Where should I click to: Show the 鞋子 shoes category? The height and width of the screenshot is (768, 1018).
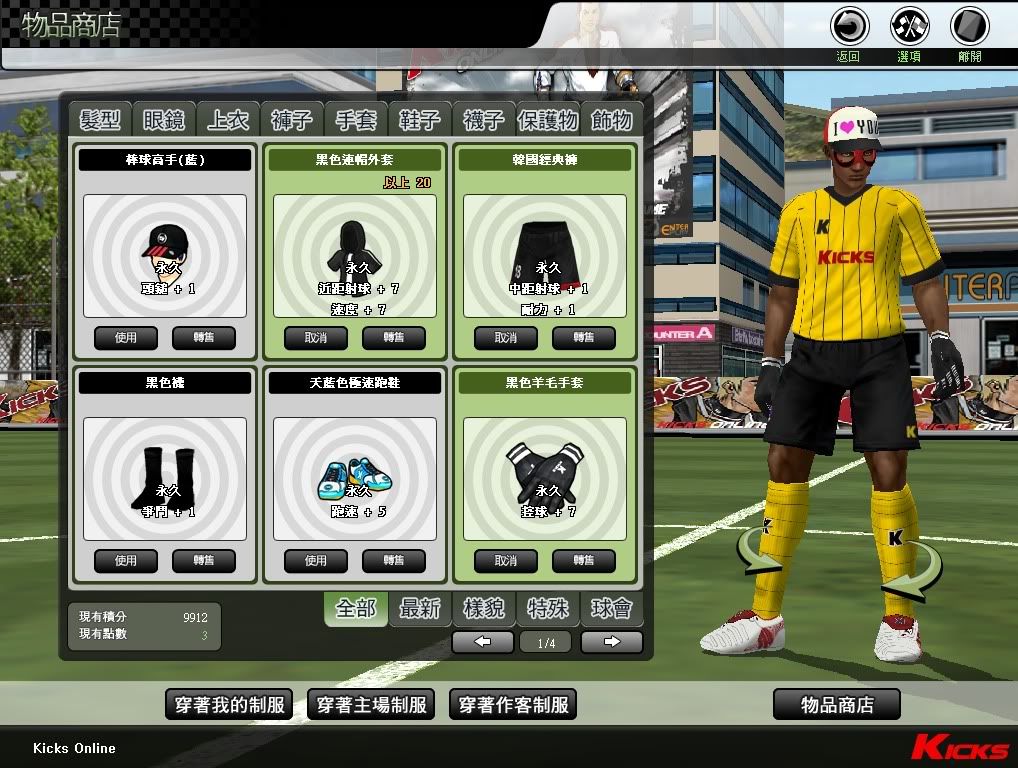pyautogui.click(x=420, y=120)
